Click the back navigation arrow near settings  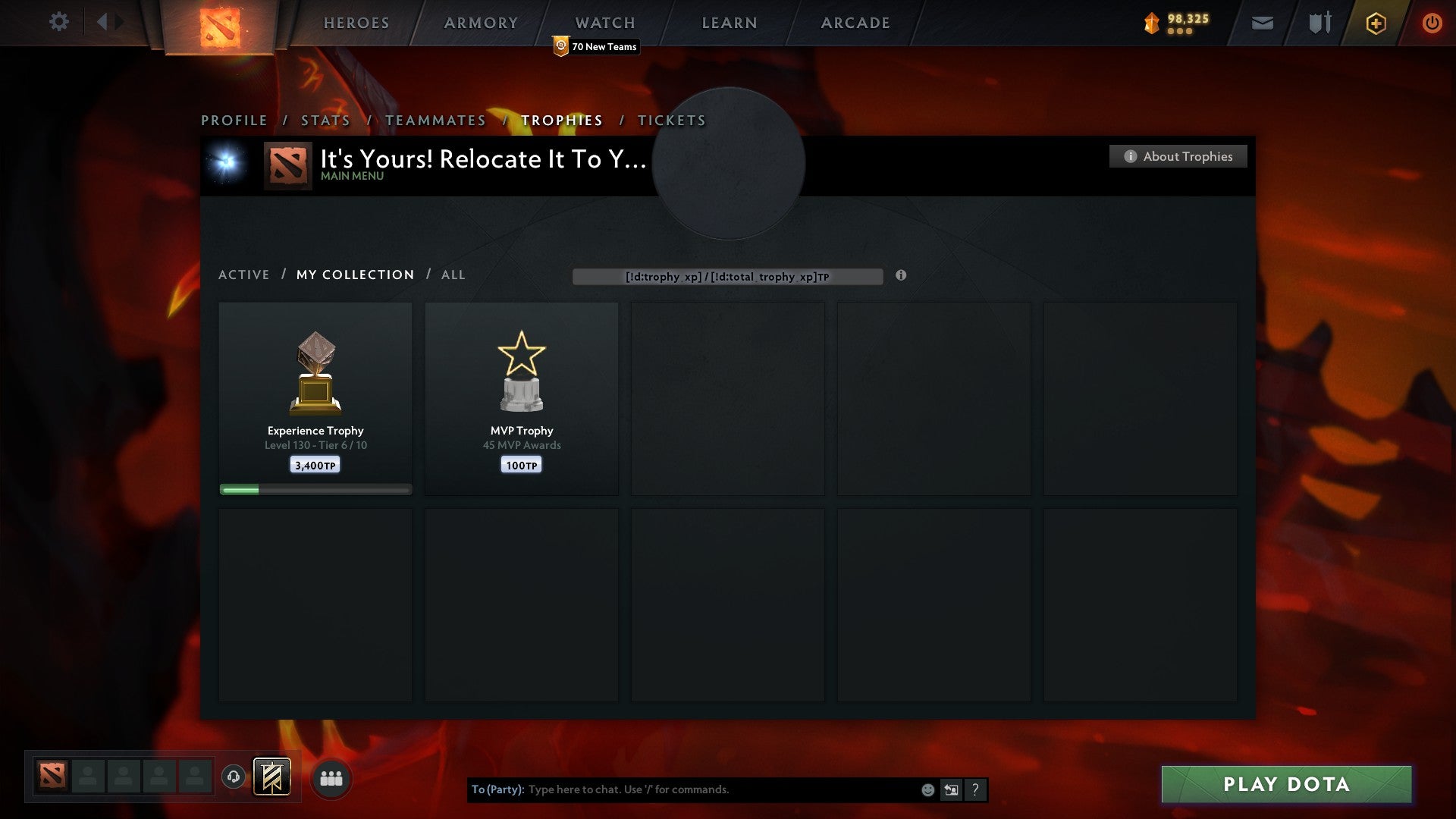(105, 22)
